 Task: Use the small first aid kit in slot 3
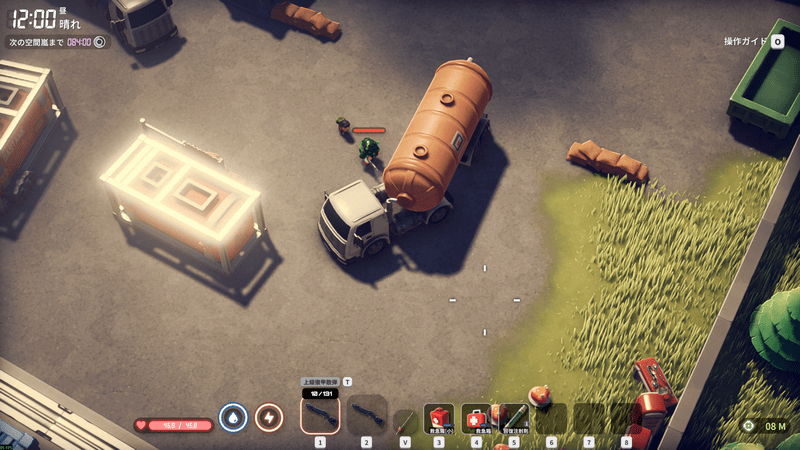coord(439,417)
